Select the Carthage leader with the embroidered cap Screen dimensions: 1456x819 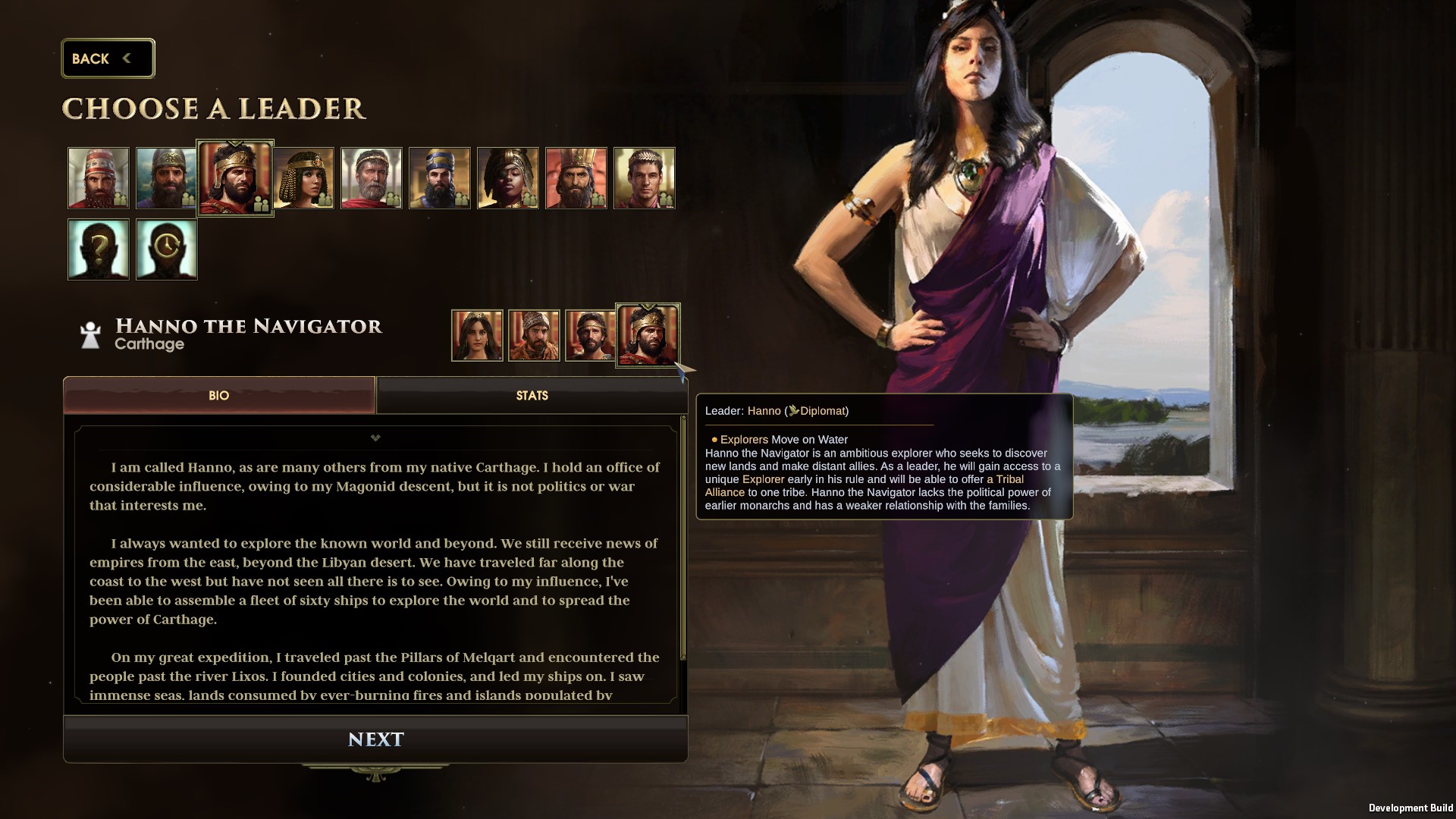[x=534, y=335]
